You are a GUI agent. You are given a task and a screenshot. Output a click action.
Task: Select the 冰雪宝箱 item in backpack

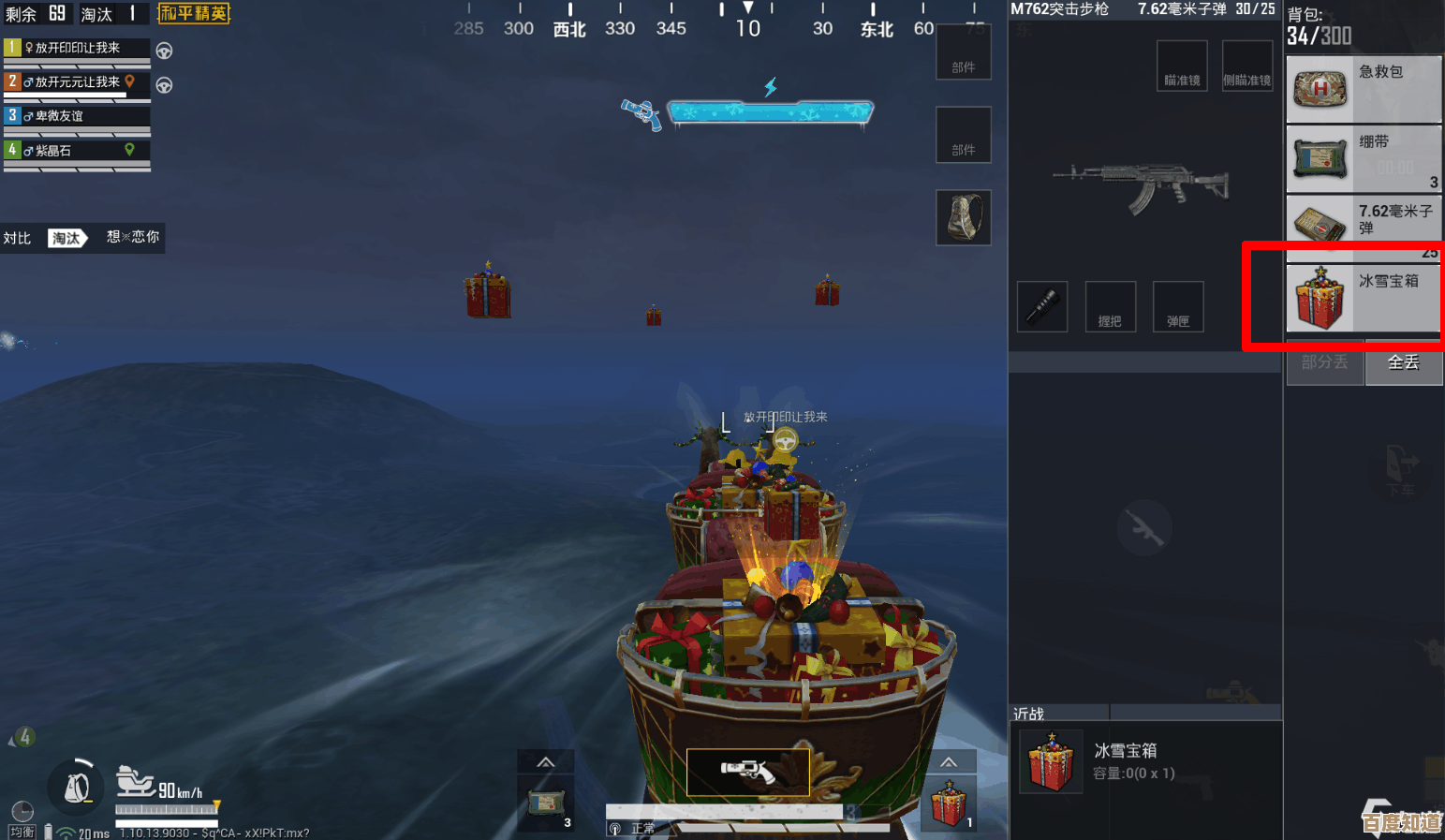(1363, 298)
